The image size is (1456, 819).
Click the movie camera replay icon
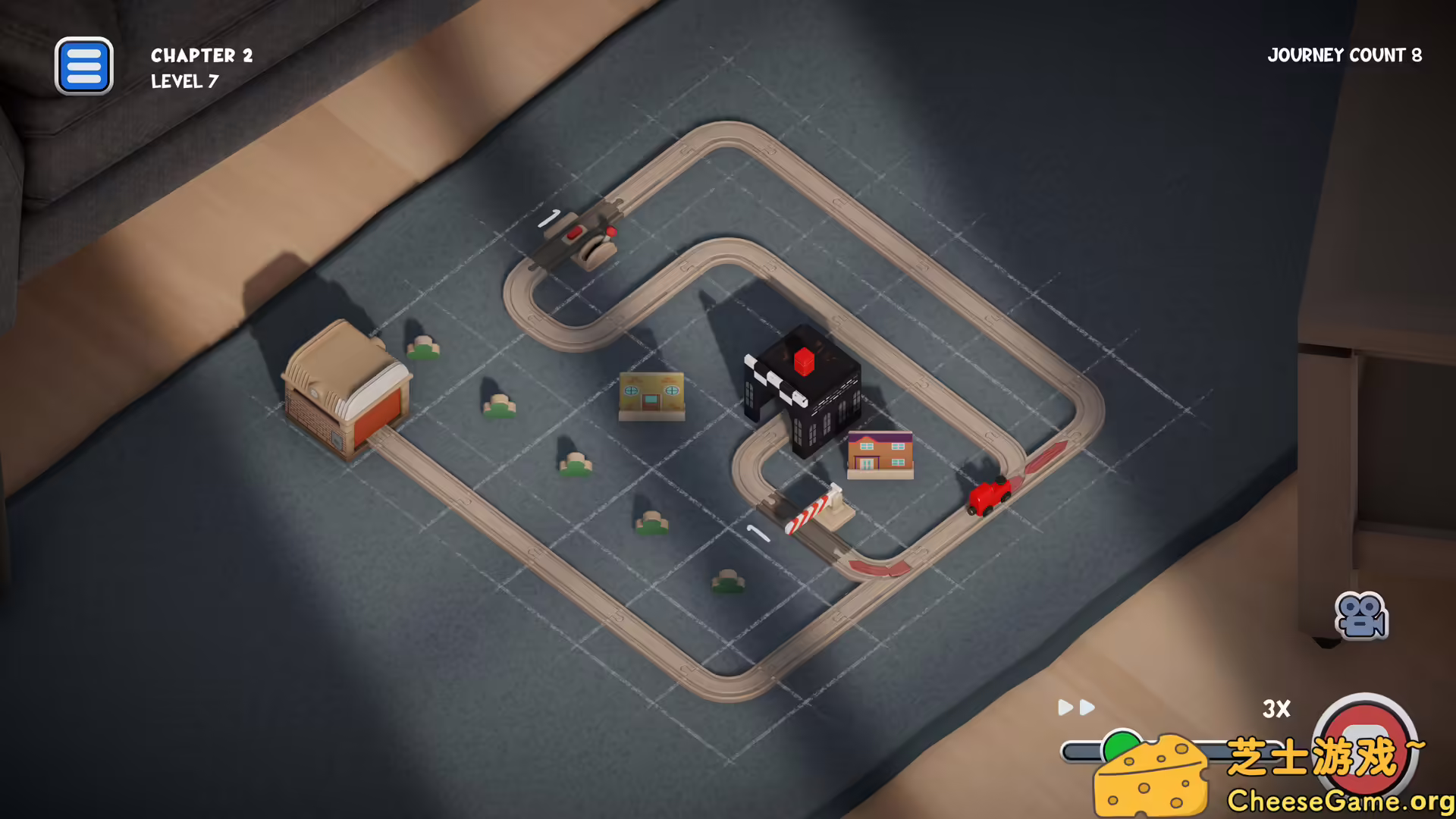coord(1361,616)
